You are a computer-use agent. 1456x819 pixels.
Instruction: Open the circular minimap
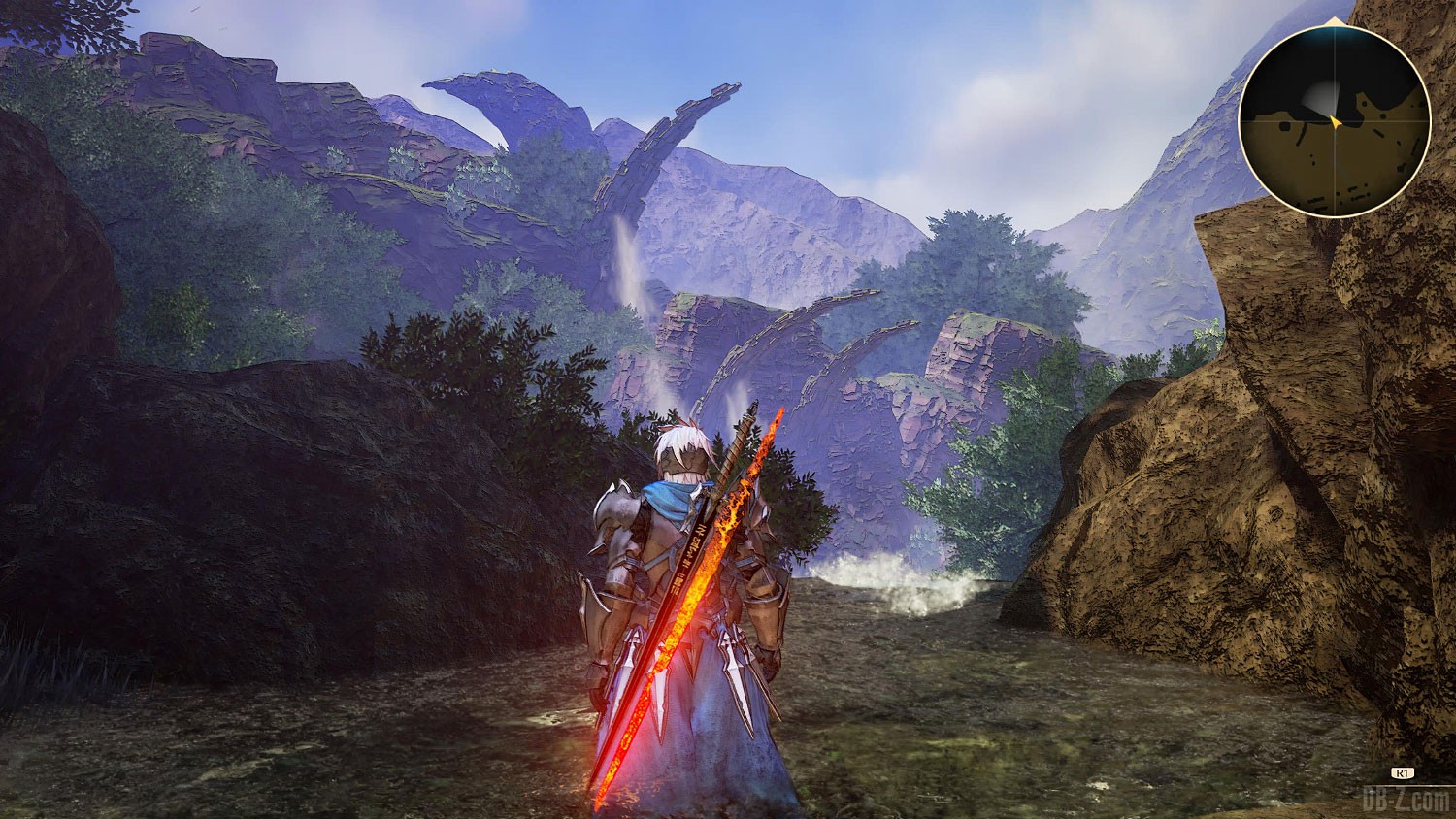pyautogui.click(x=1334, y=118)
